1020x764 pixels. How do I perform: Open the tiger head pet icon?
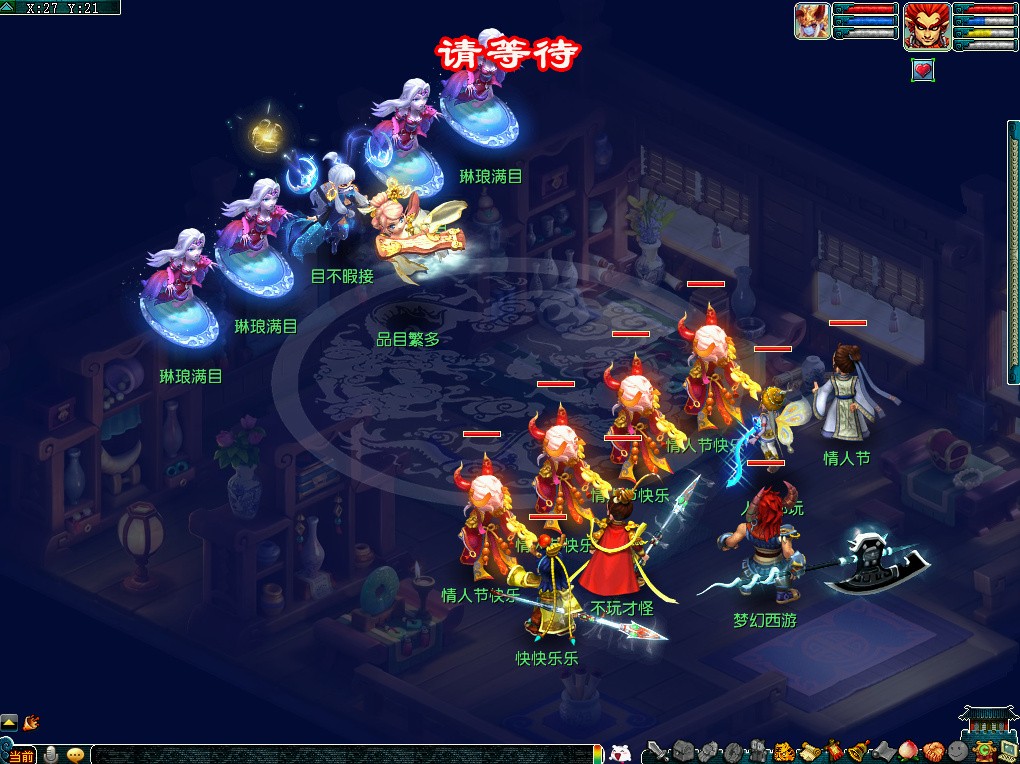pos(784,751)
